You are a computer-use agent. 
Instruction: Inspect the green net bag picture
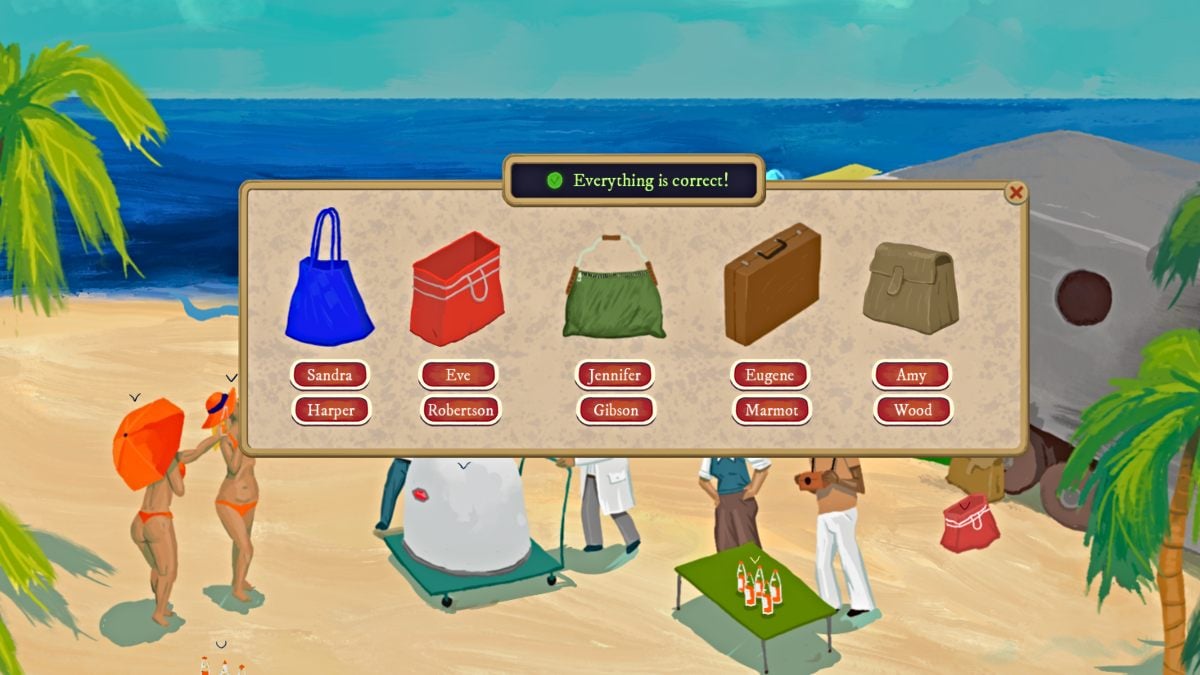pos(614,290)
